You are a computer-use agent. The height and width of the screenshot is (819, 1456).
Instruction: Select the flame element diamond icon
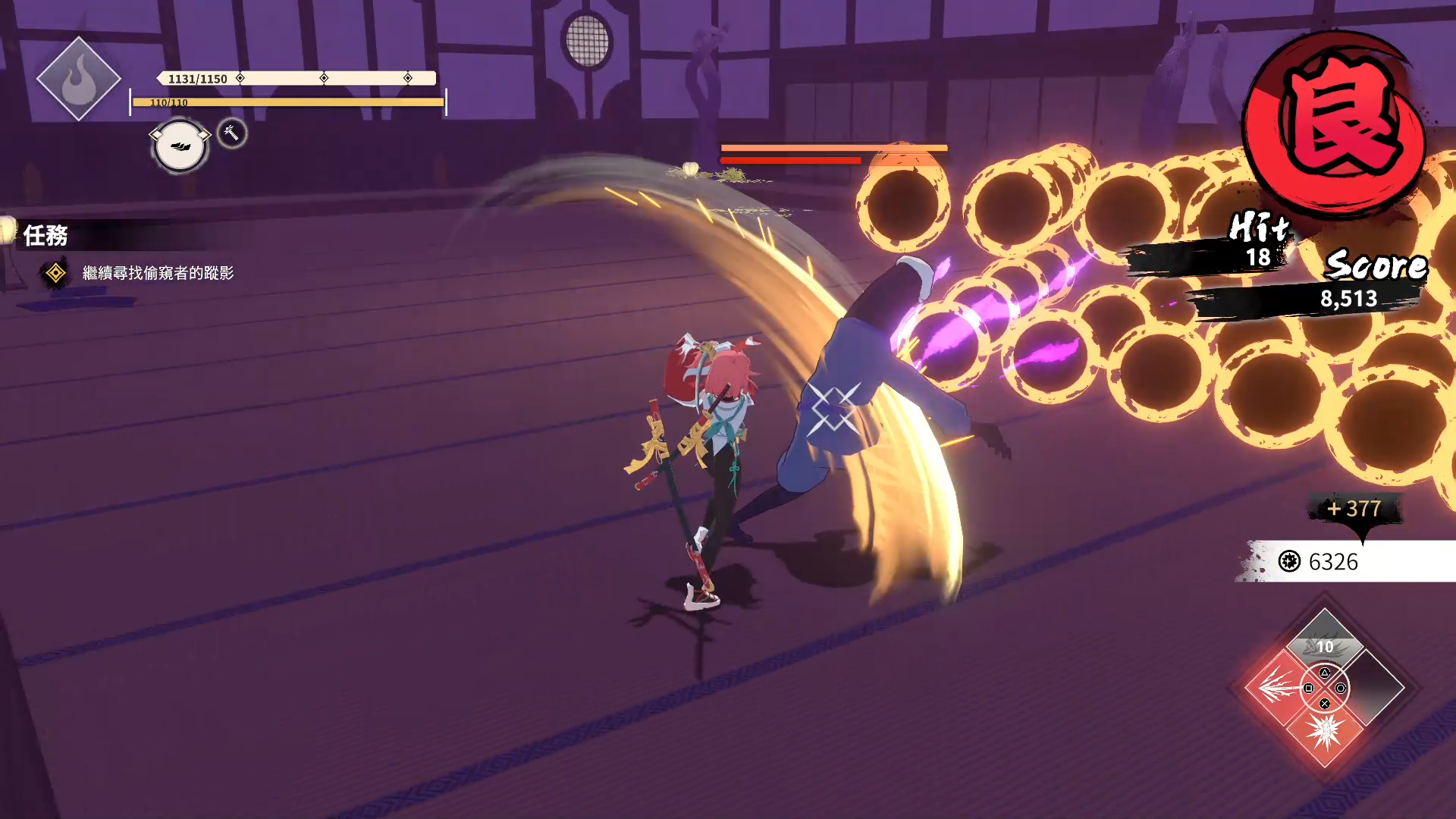78,79
